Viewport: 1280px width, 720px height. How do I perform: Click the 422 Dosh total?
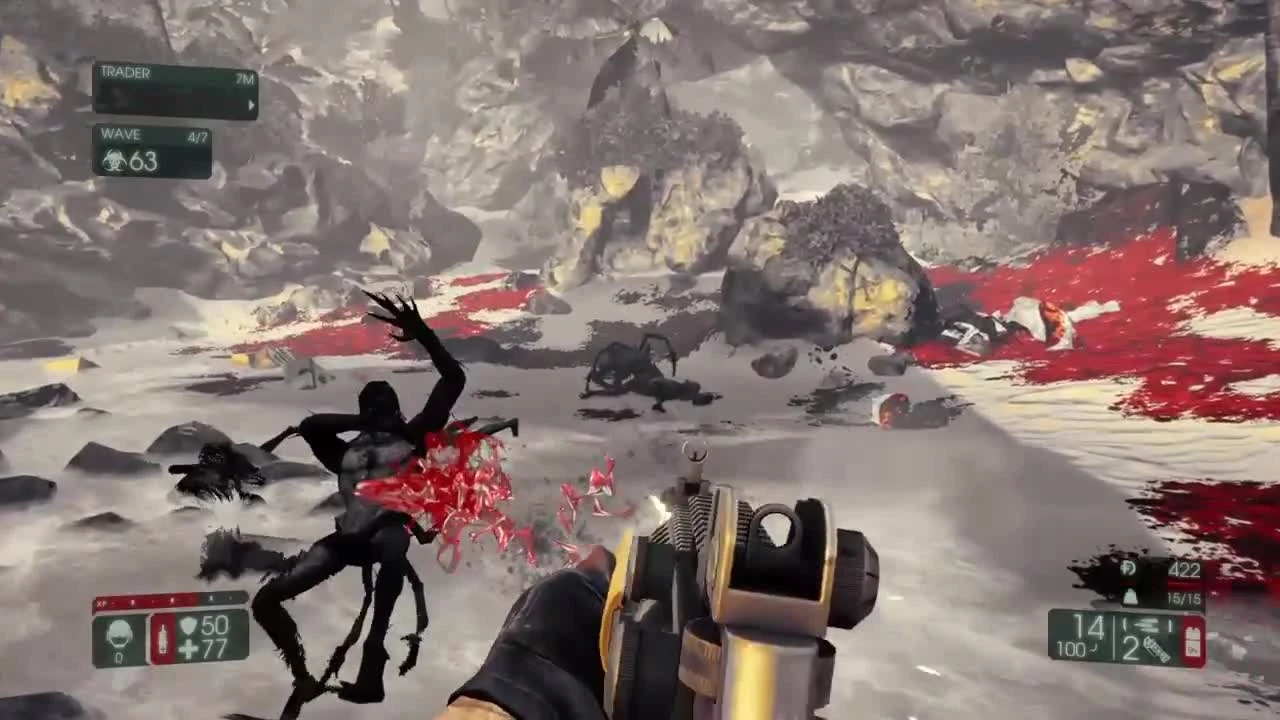1185,570
